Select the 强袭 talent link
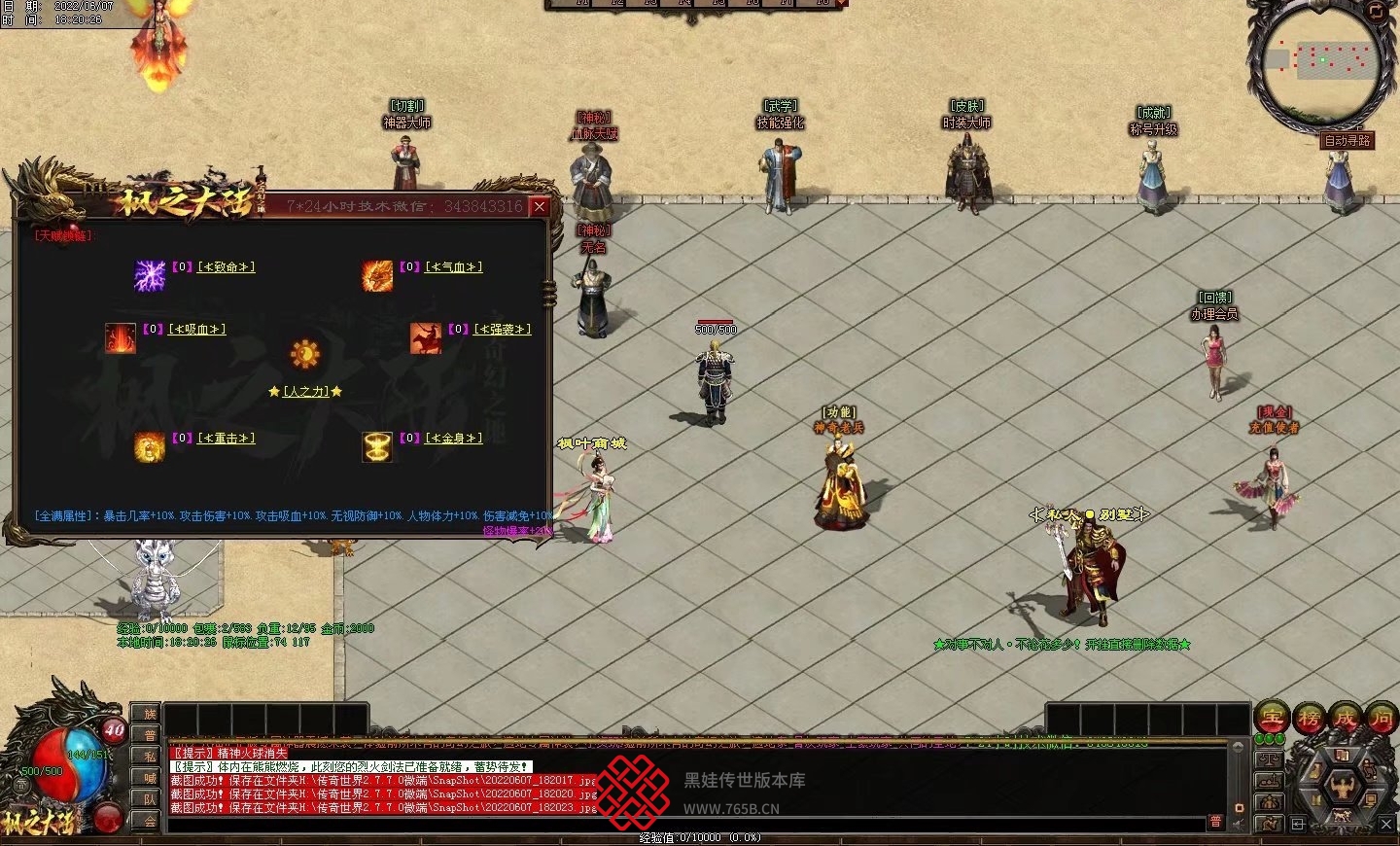The height and width of the screenshot is (846, 1400). coord(503,330)
